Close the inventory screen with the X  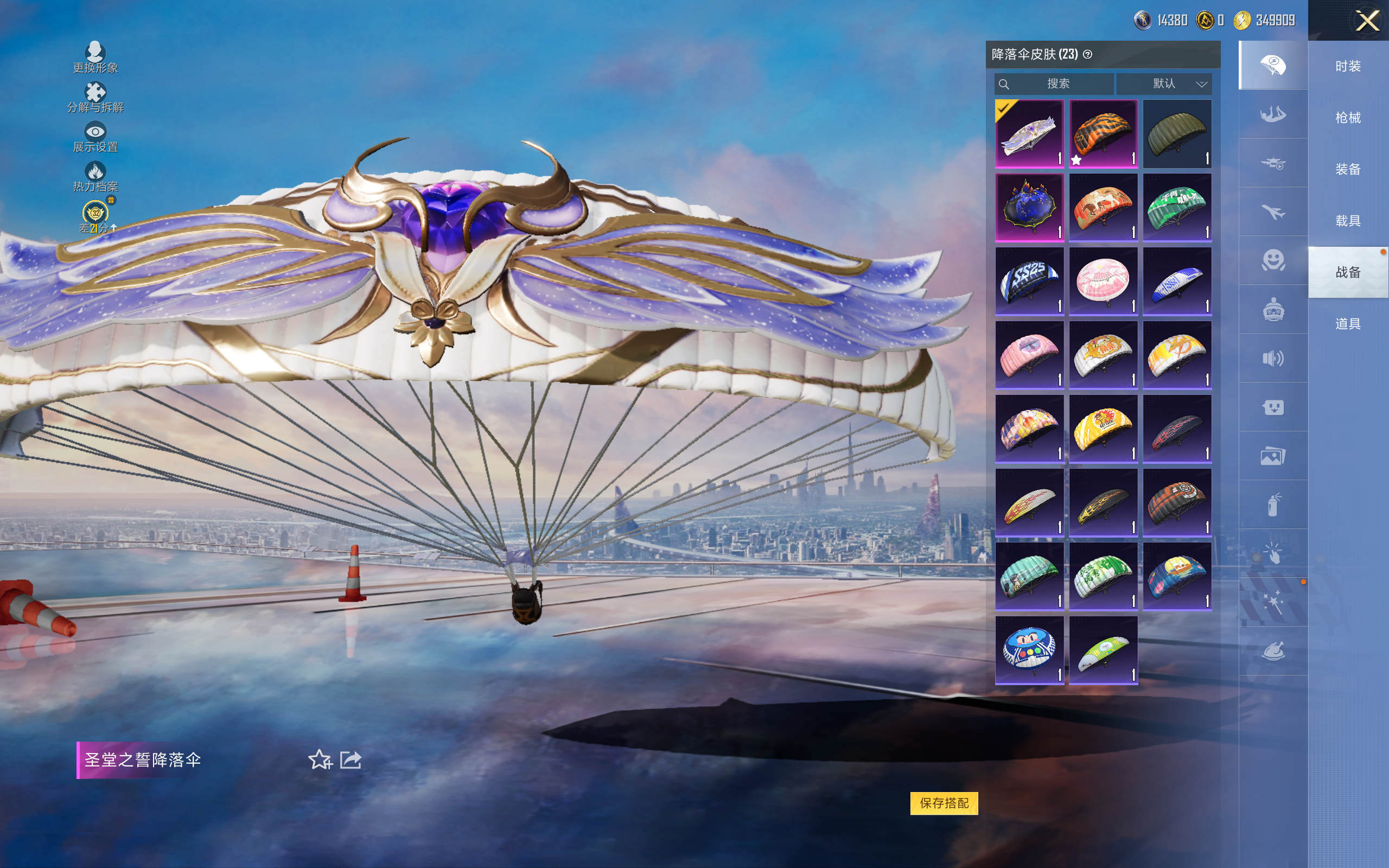1367,21
